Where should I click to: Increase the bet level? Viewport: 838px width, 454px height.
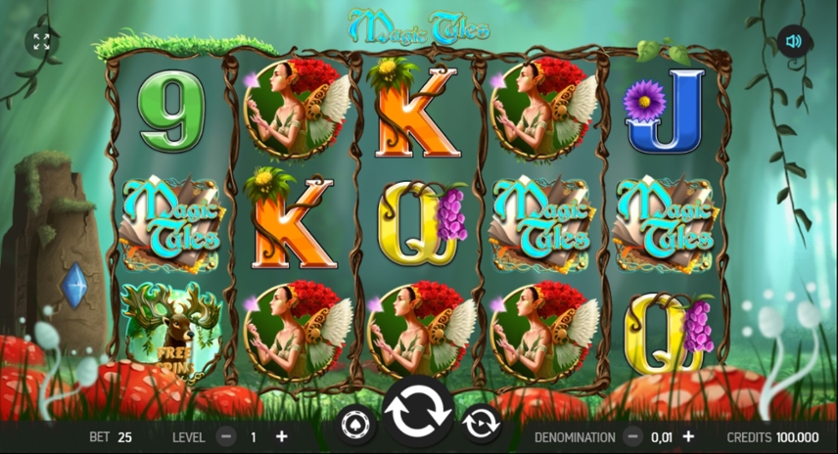(x=281, y=437)
